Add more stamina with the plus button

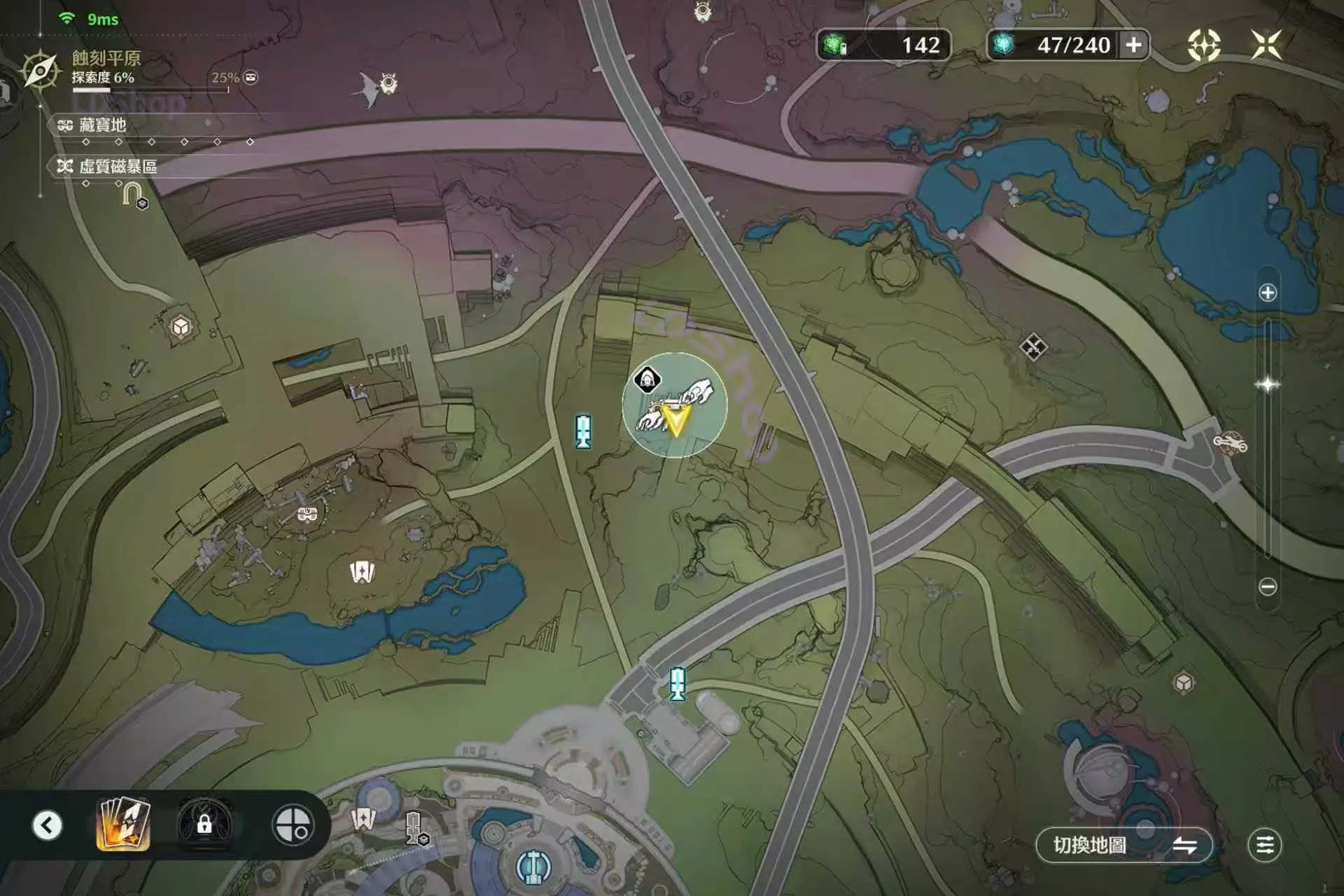point(1133,45)
